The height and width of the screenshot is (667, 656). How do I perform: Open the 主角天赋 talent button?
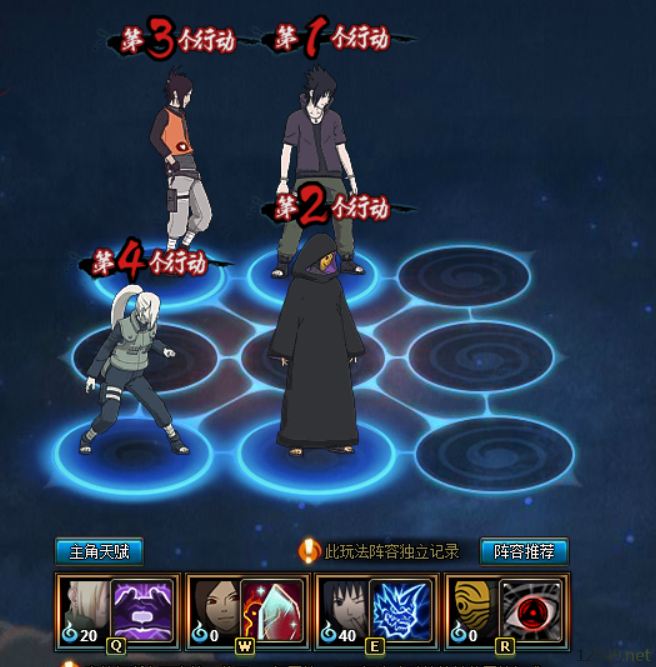tap(99, 551)
